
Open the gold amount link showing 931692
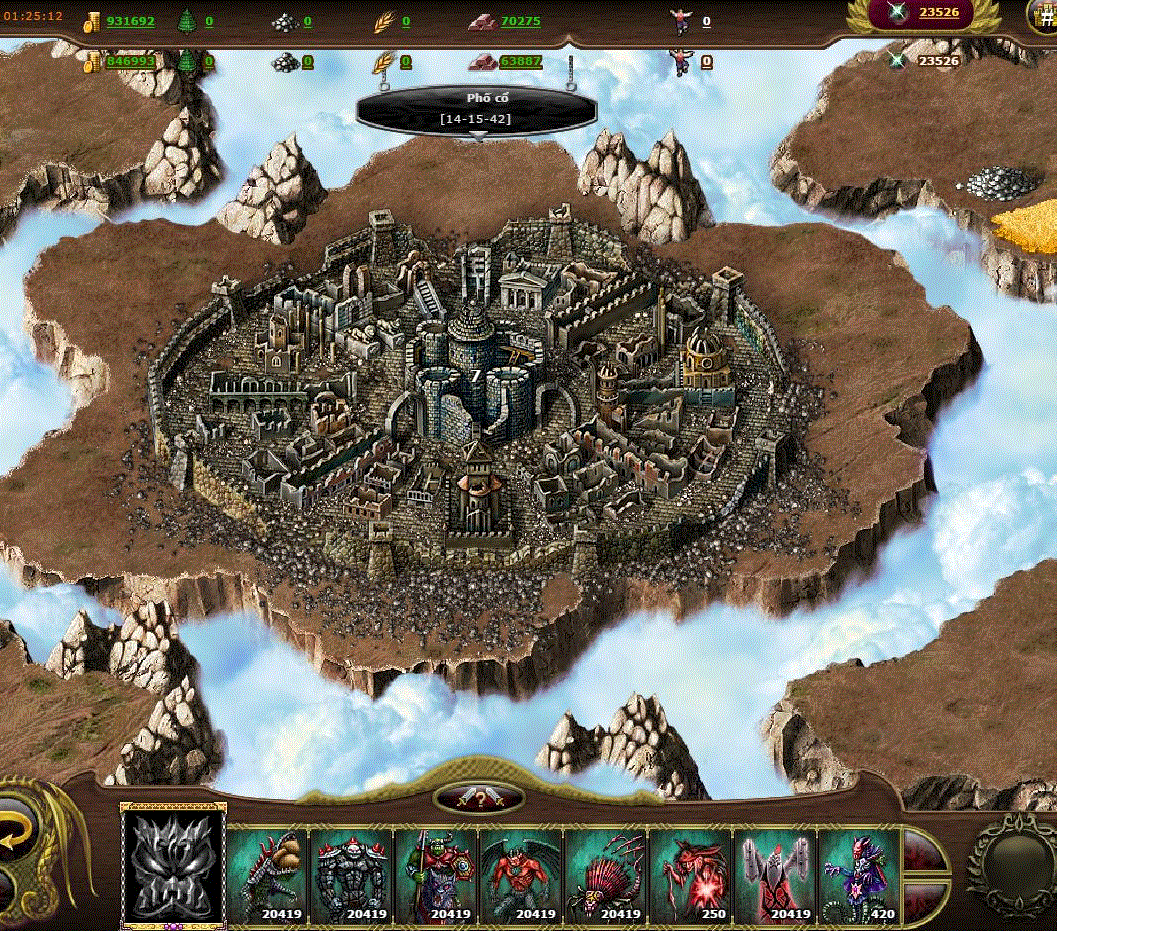(130, 21)
